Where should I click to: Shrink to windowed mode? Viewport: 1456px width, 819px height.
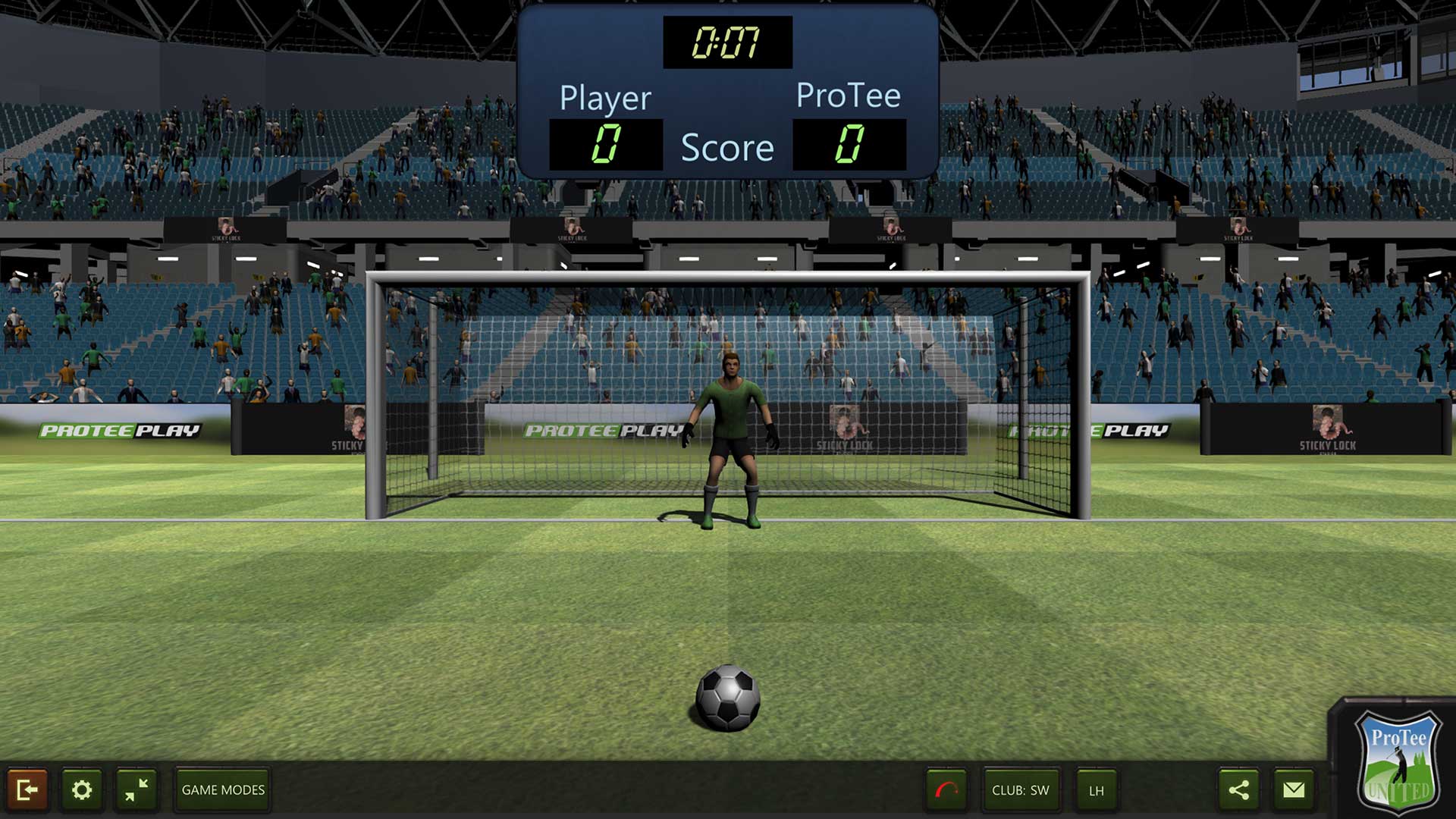(136, 790)
